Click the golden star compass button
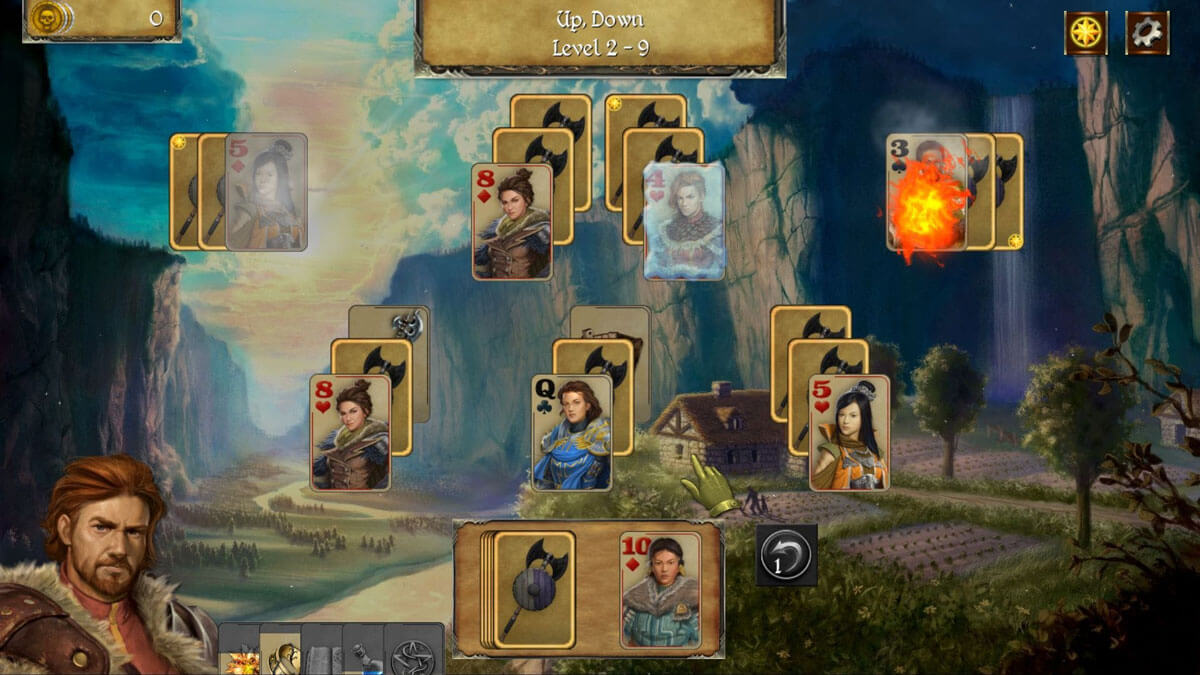Screen dimensions: 1200x675 [x=1085, y=33]
